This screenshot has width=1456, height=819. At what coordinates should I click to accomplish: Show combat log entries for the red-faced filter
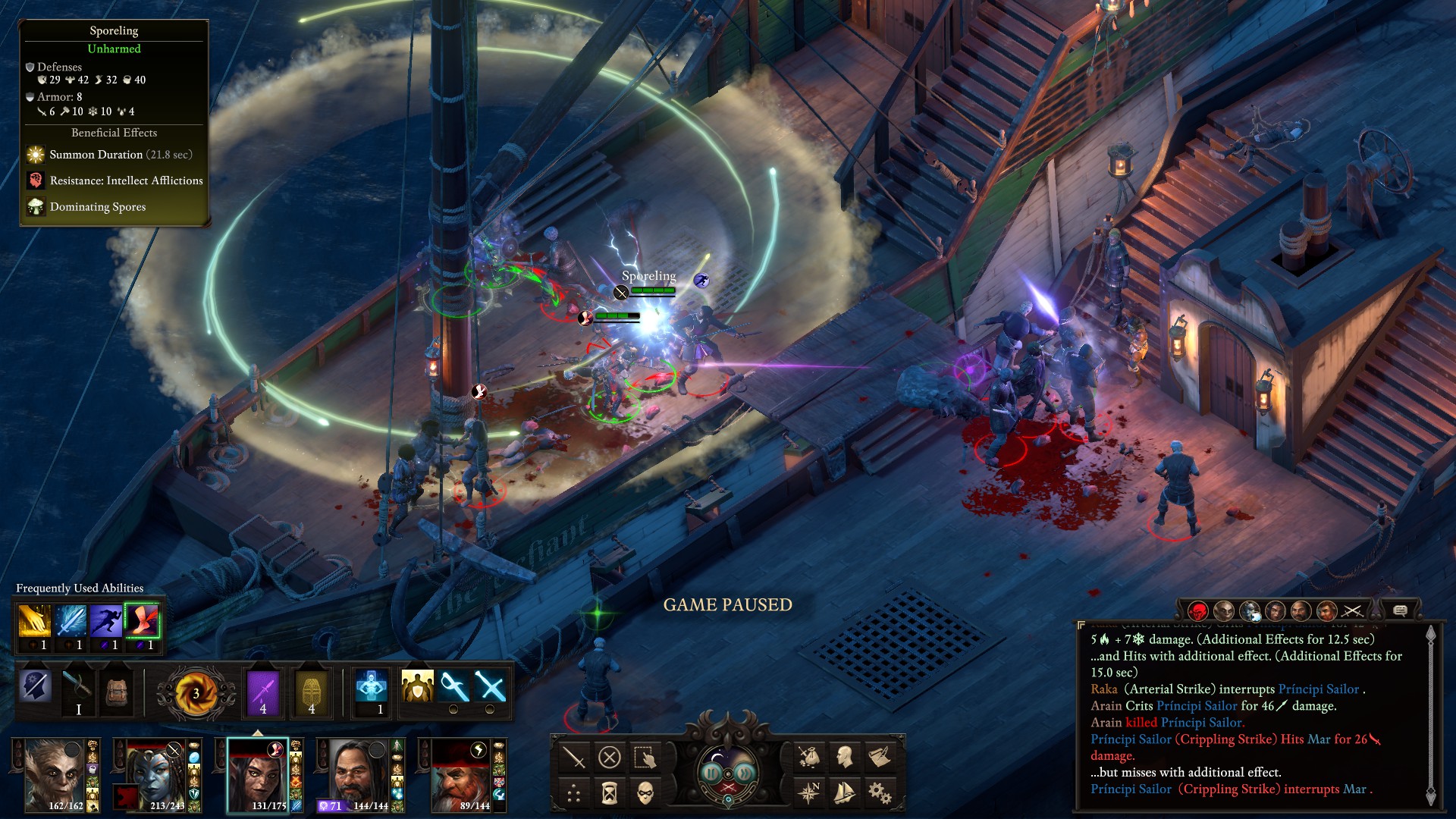click(1197, 610)
